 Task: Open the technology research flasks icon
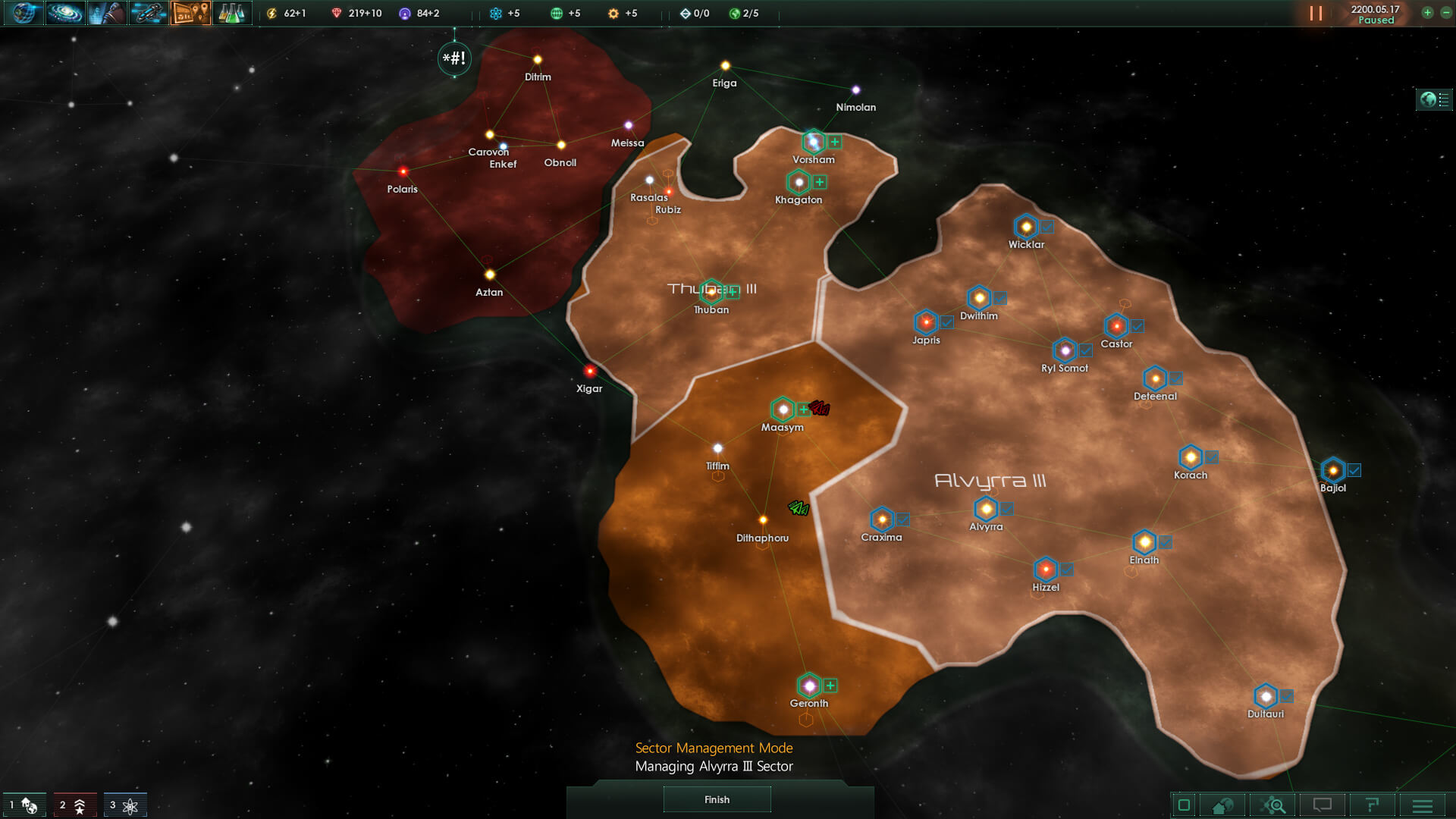pyautogui.click(x=232, y=14)
